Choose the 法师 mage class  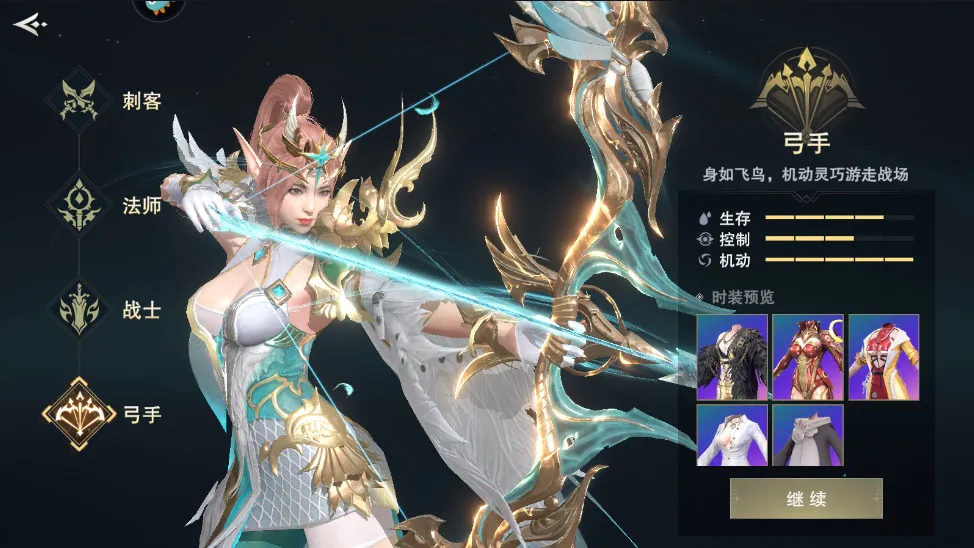click(78, 204)
